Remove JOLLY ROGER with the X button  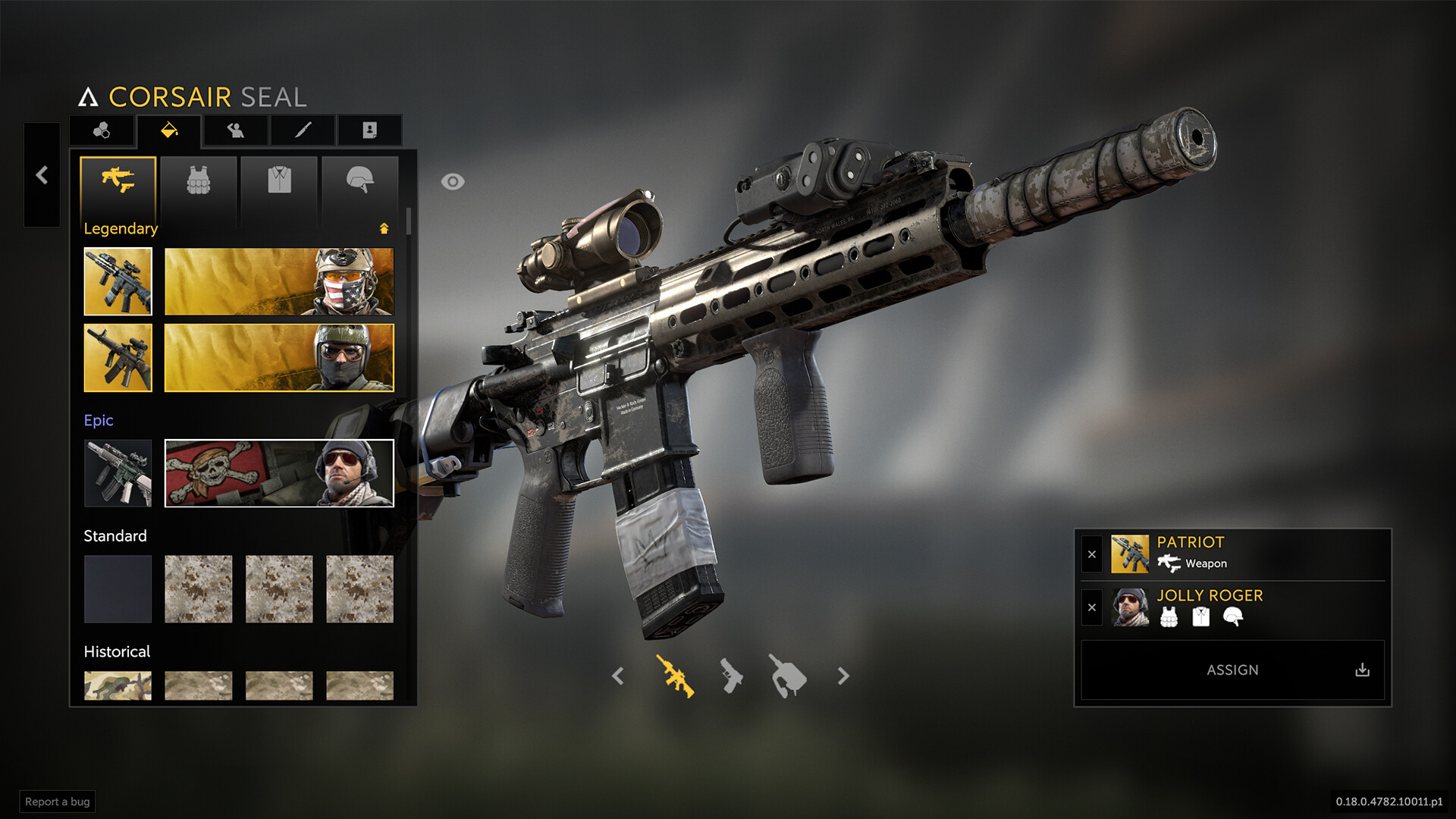1092,607
